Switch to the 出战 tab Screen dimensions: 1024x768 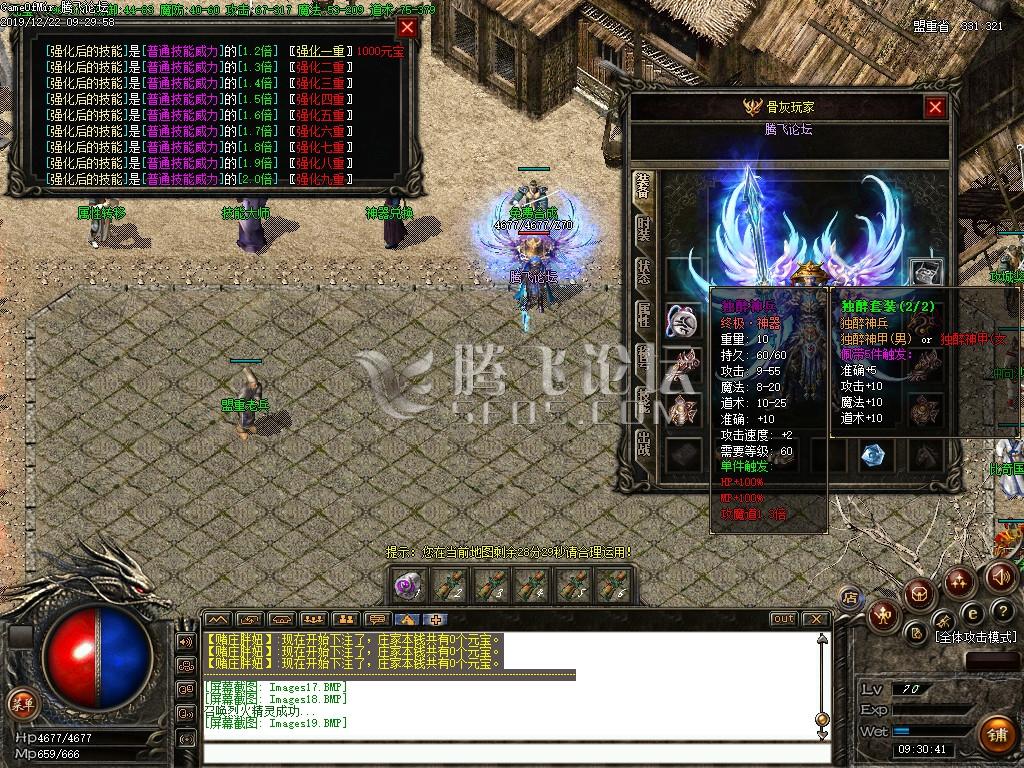[x=643, y=443]
